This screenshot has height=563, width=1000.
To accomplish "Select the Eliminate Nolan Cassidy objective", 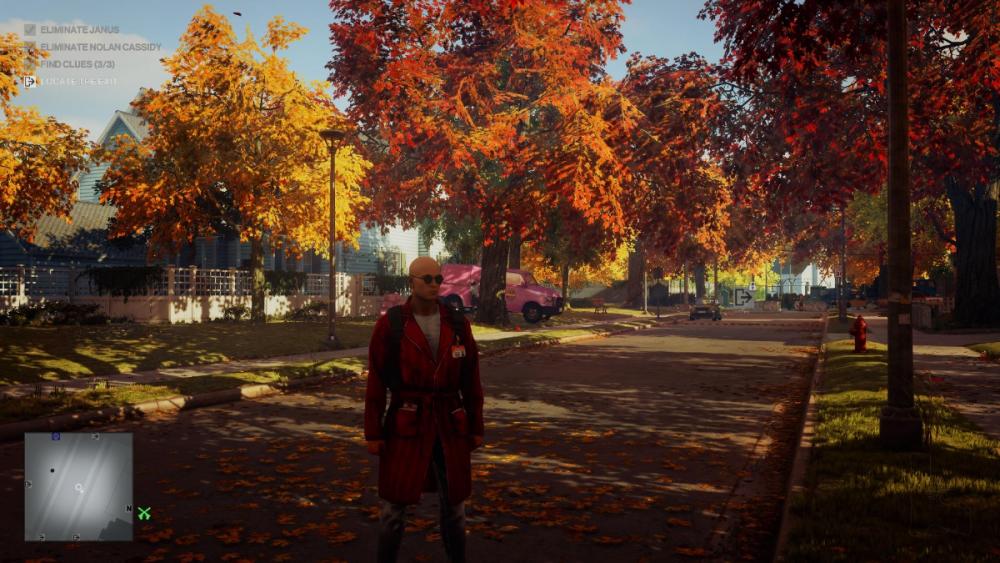I will click(x=100, y=47).
